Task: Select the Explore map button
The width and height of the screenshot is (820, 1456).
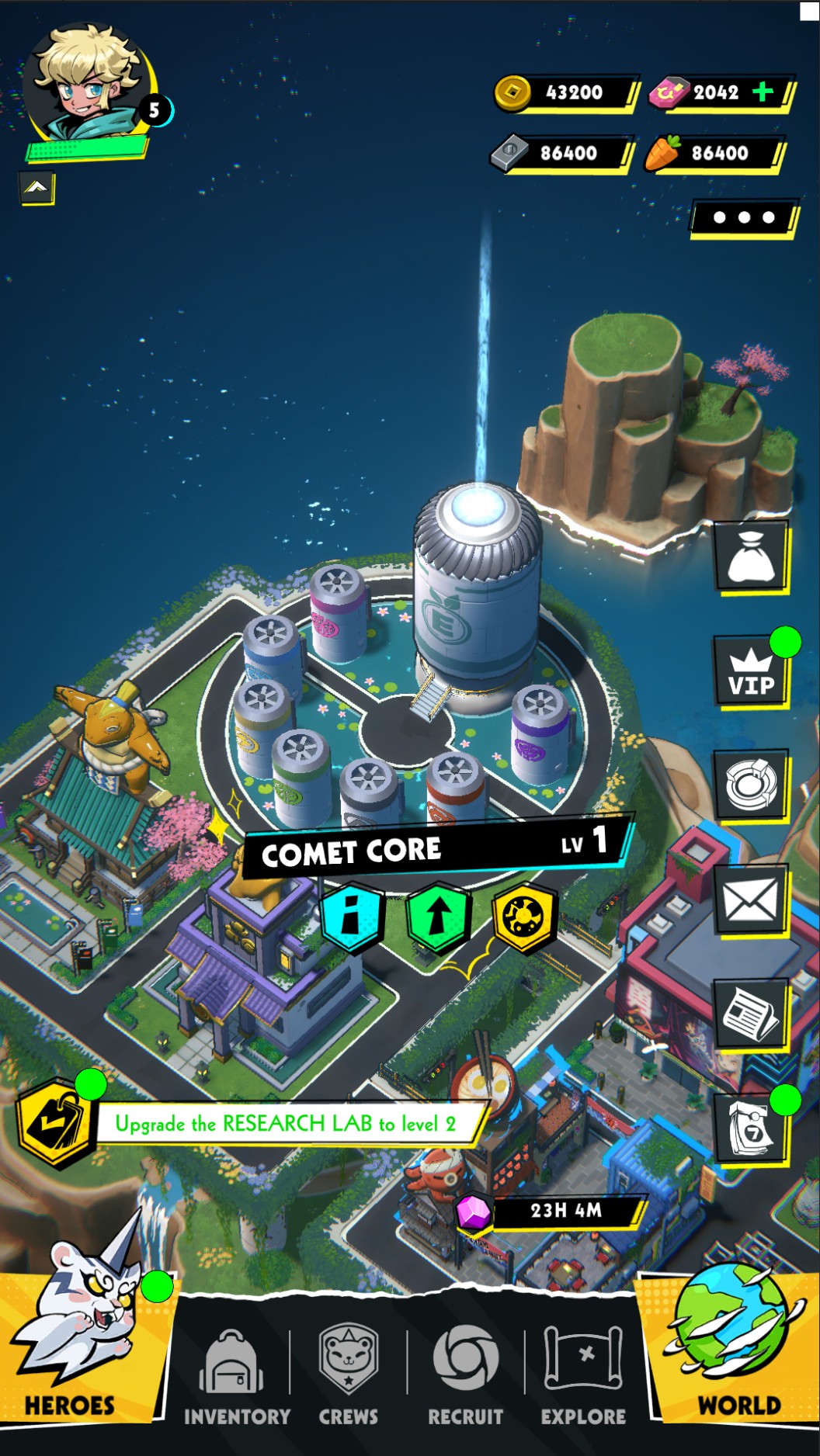Action: (x=583, y=1375)
